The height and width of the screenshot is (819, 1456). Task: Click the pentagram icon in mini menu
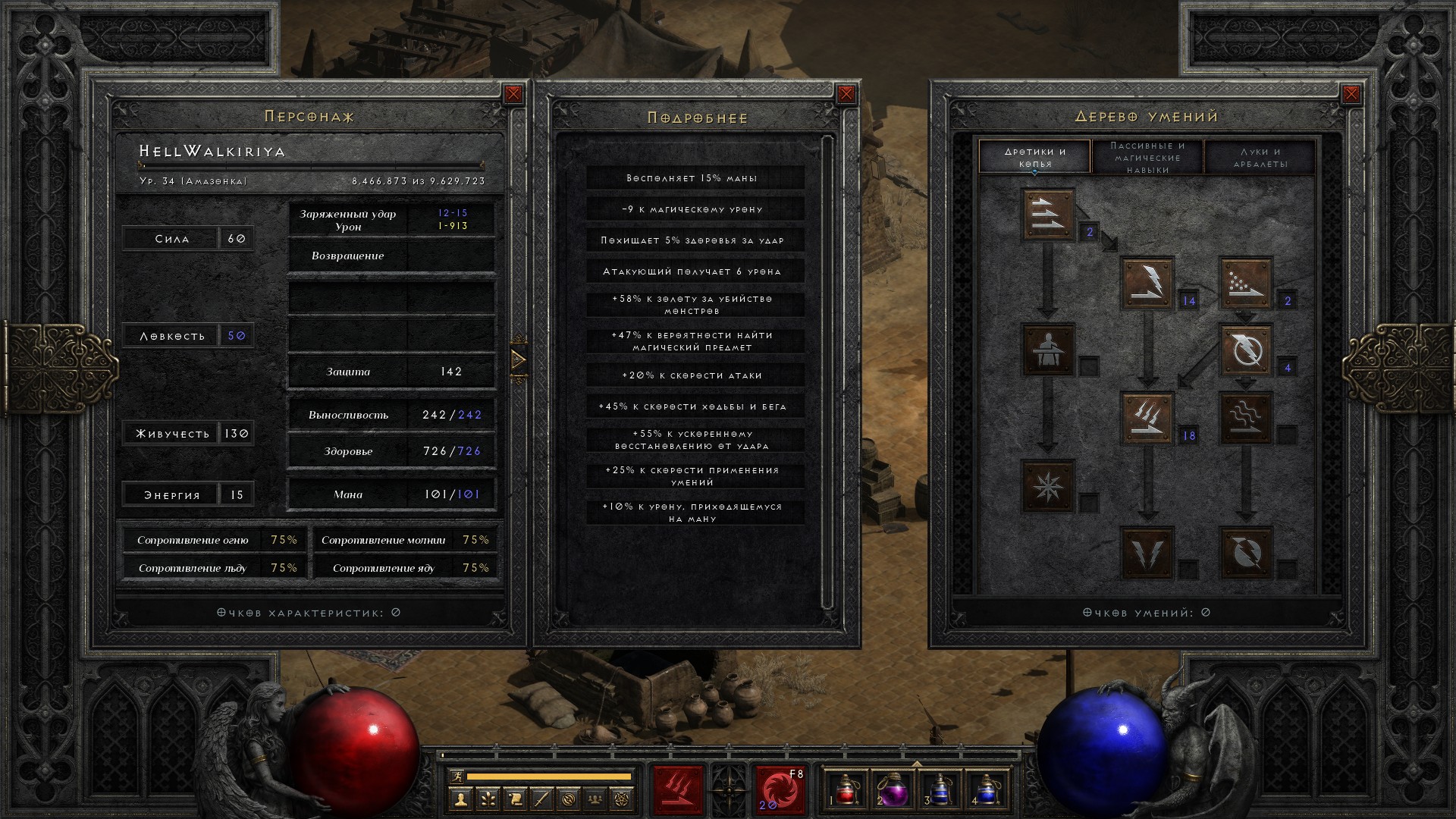coord(623,799)
